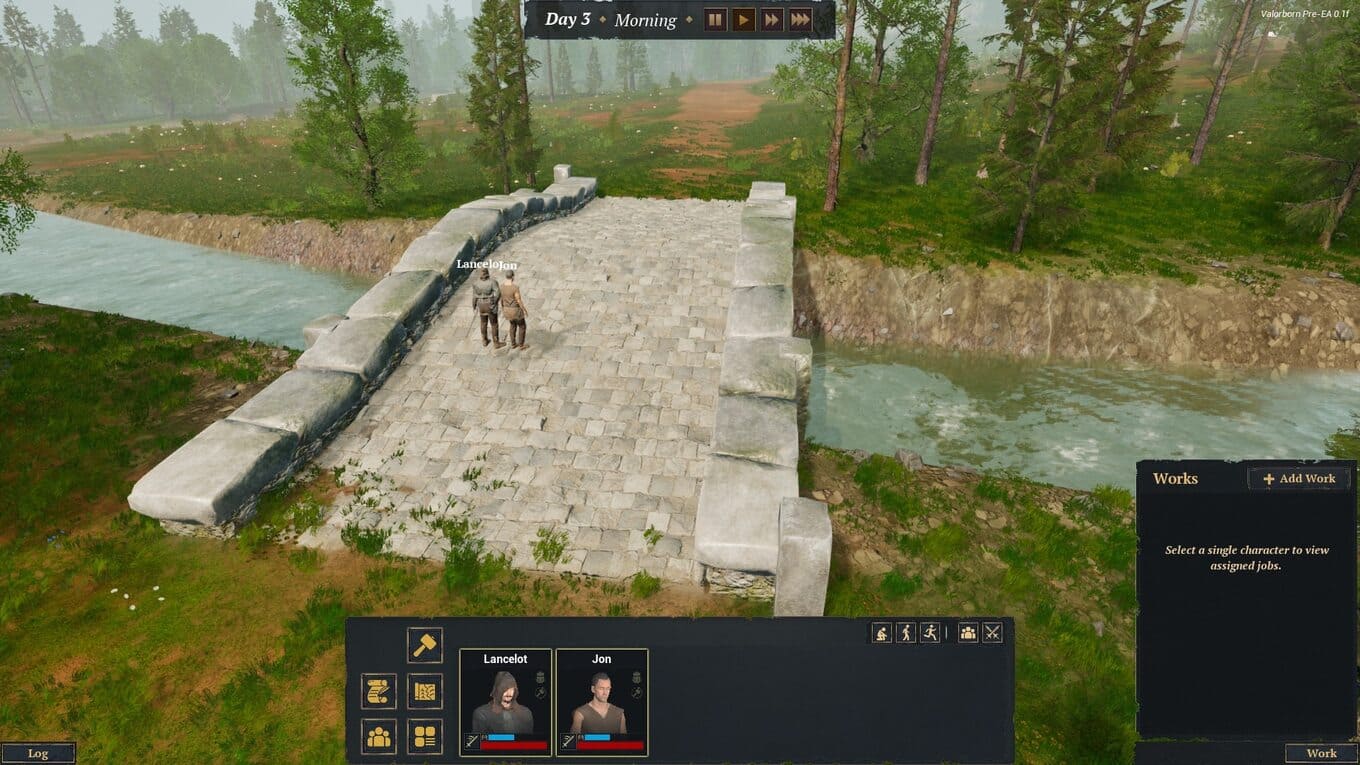The height and width of the screenshot is (765, 1360).
Task: Open the hammer build menu
Action: [424, 645]
